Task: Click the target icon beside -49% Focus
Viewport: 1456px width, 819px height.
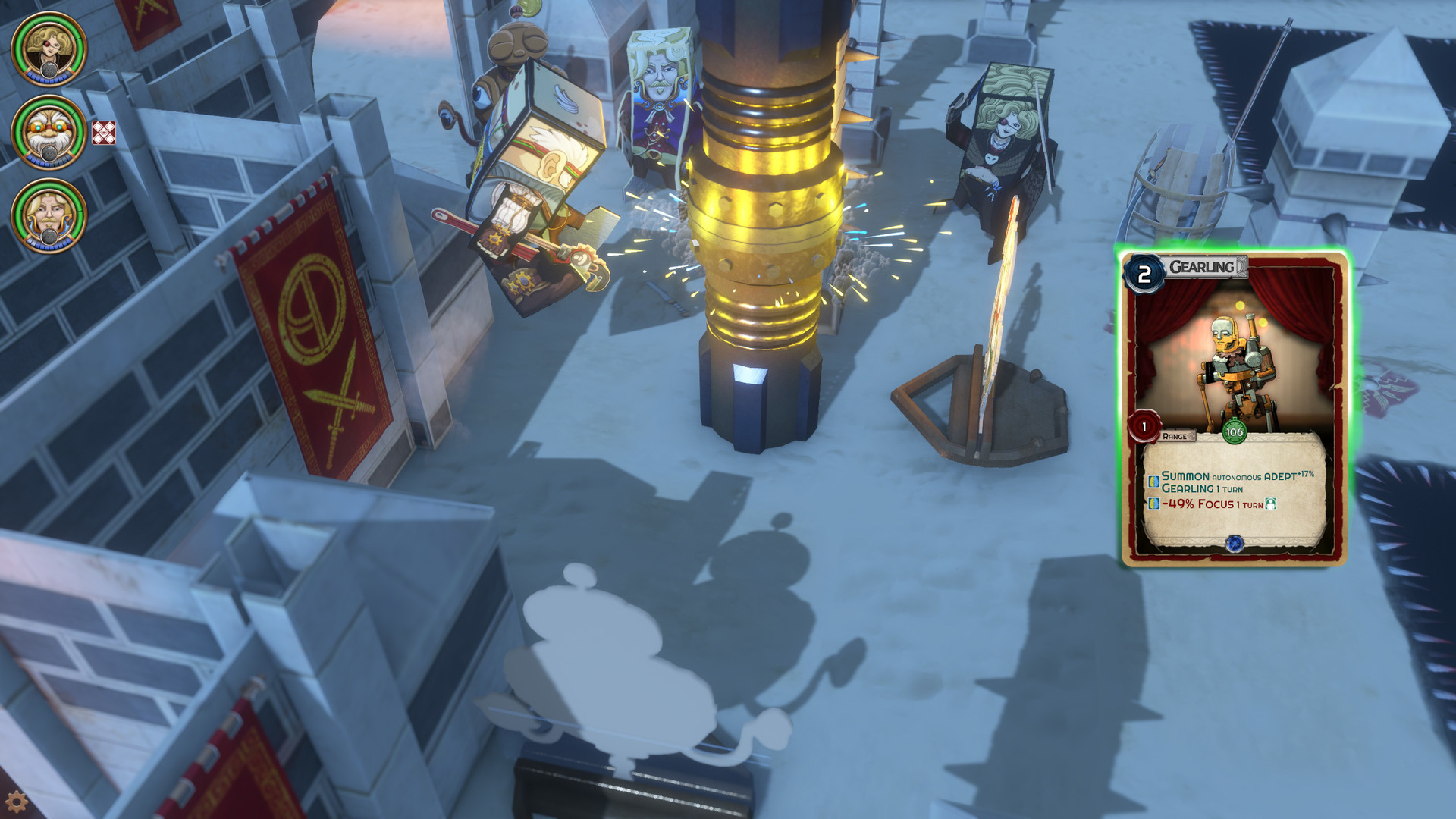Action: tap(1272, 504)
